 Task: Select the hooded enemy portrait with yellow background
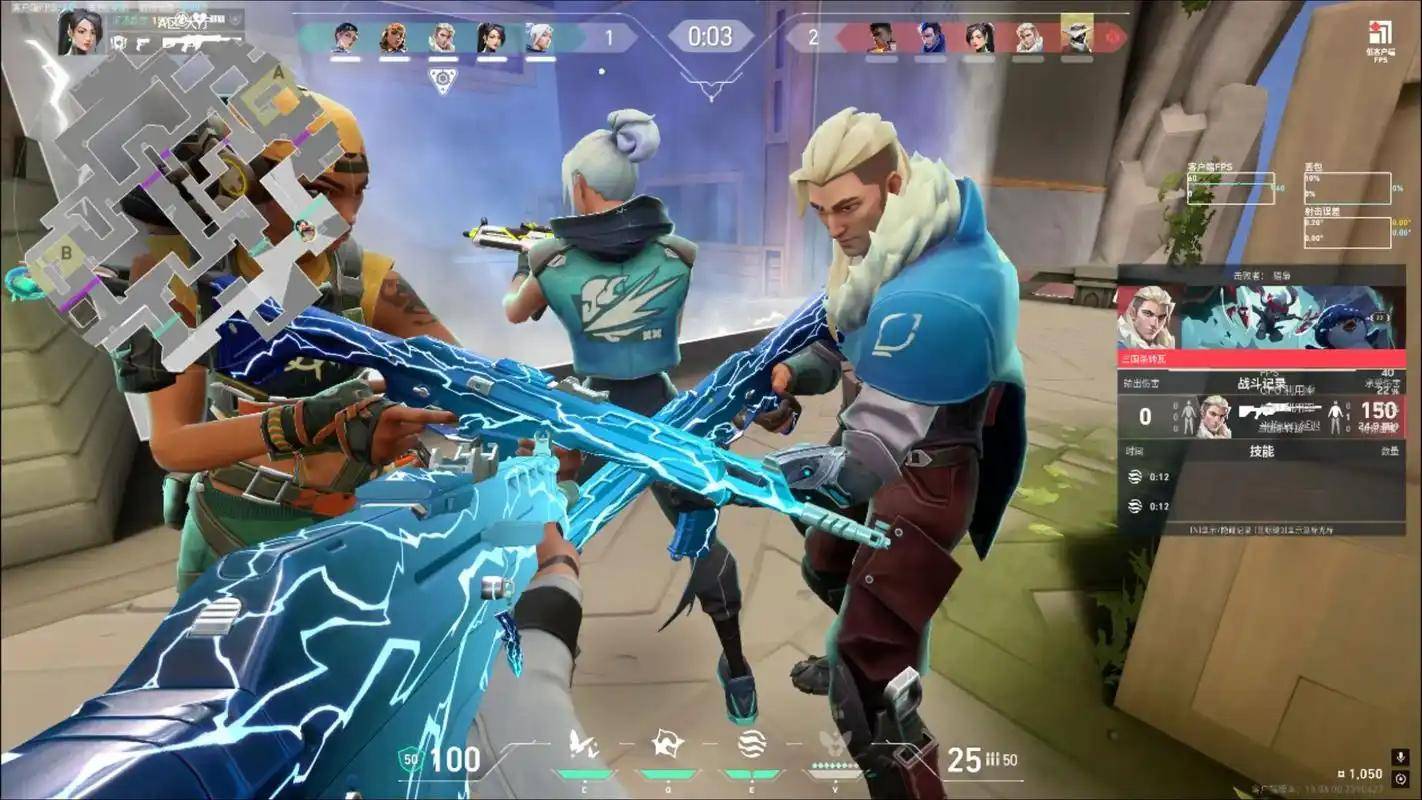pos(1077,37)
